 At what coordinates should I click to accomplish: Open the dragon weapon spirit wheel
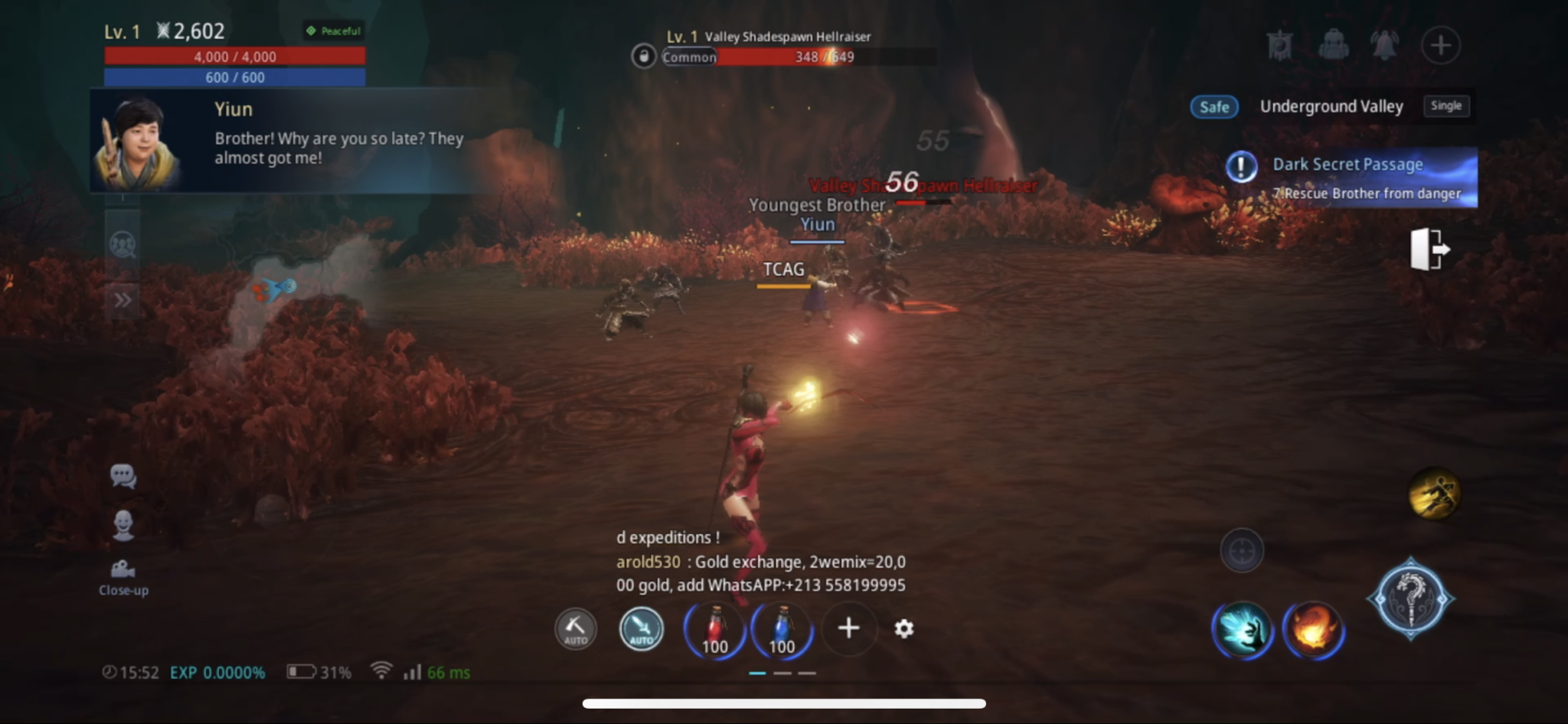(x=1413, y=597)
